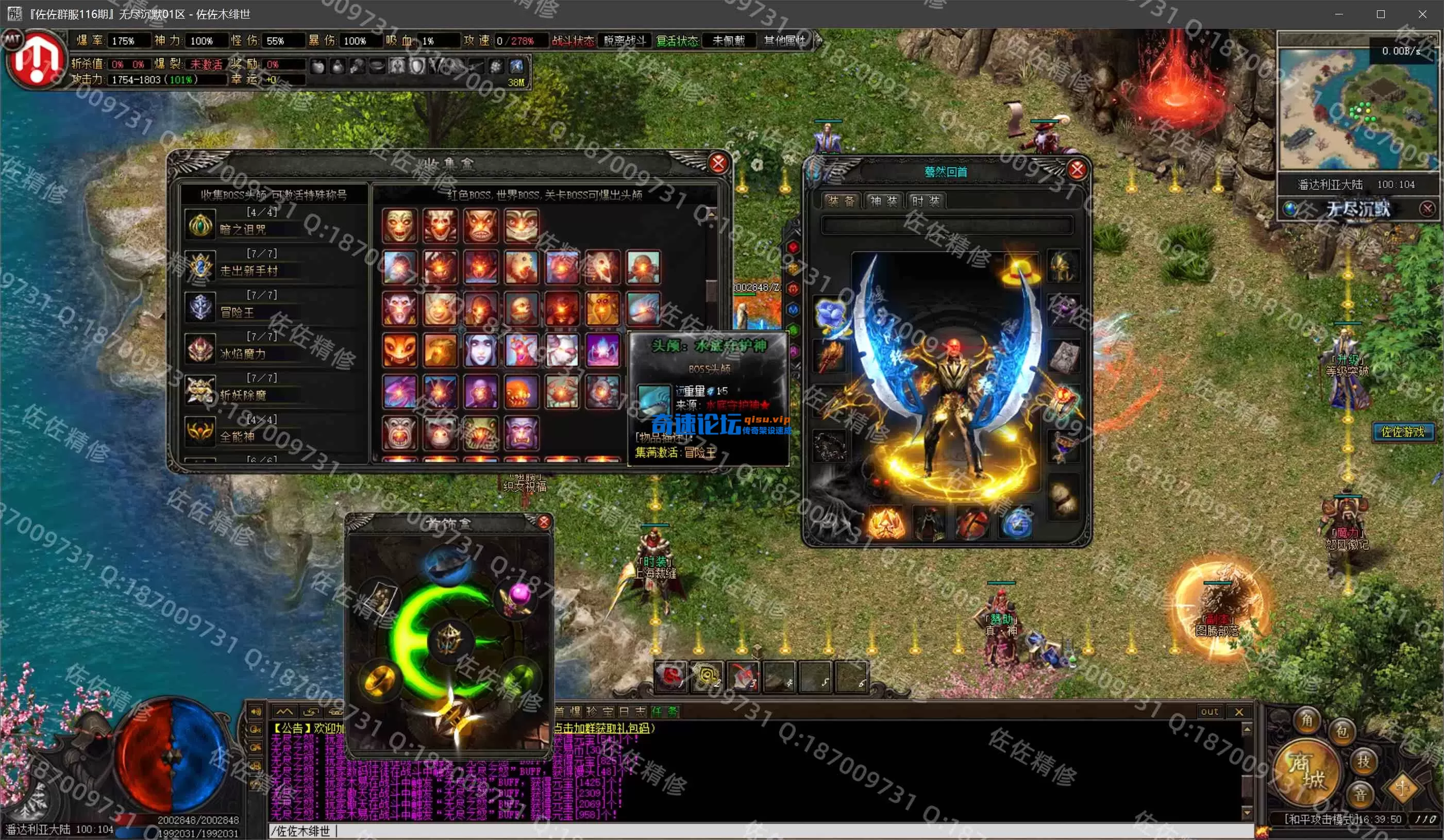Open the 角 character button
1444x840 pixels.
[x=1307, y=720]
